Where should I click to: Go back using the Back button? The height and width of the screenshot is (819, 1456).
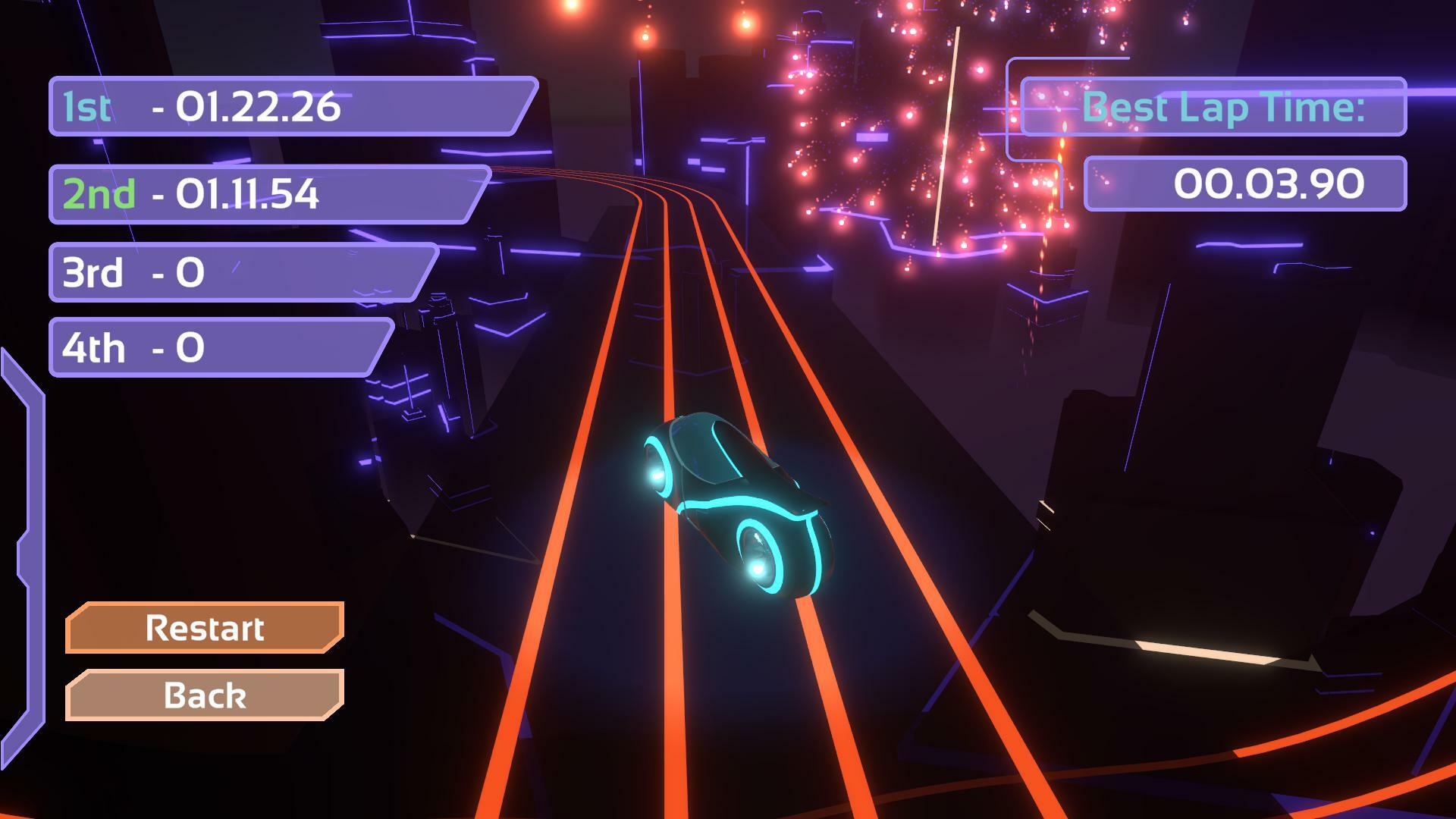(205, 695)
